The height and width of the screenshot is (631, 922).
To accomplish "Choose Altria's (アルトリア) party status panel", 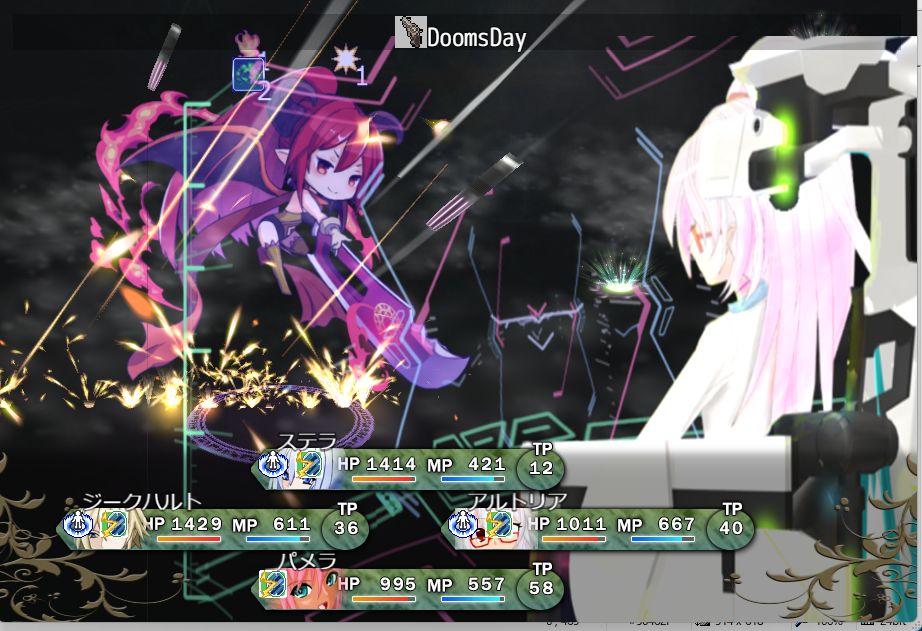I will coord(598,527).
